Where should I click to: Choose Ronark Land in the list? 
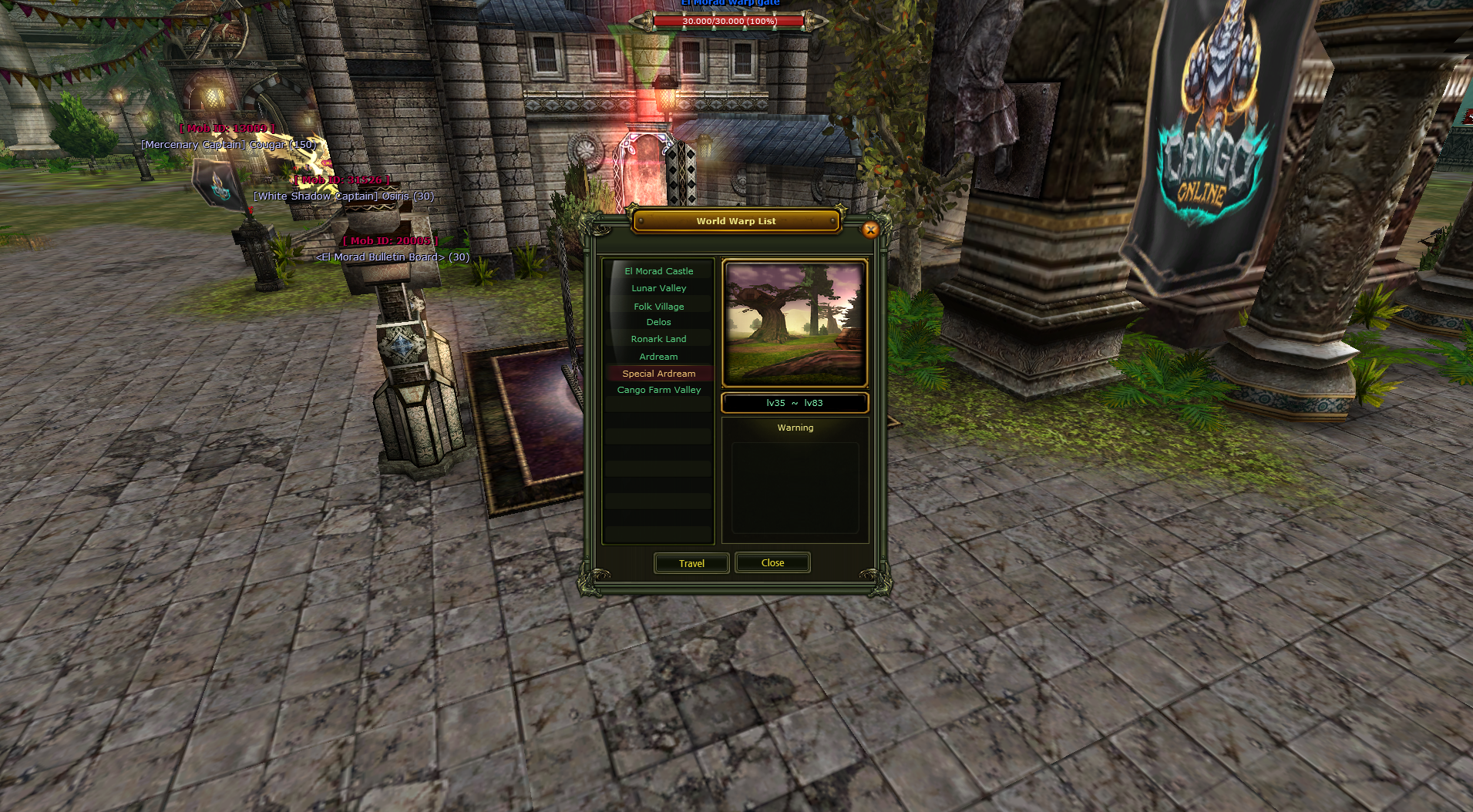tap(658, 339)
